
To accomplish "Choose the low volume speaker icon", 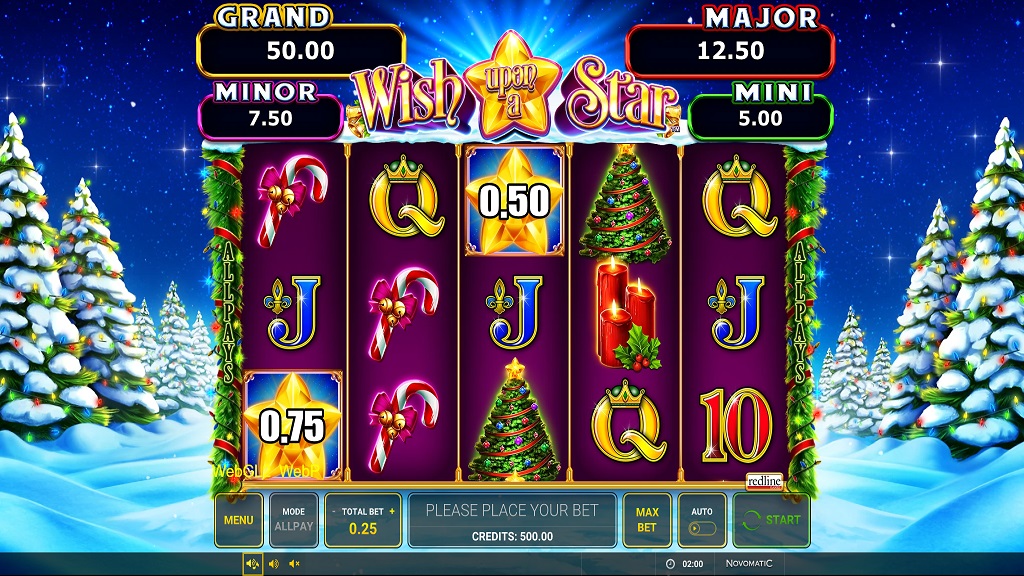I will 273,565.
